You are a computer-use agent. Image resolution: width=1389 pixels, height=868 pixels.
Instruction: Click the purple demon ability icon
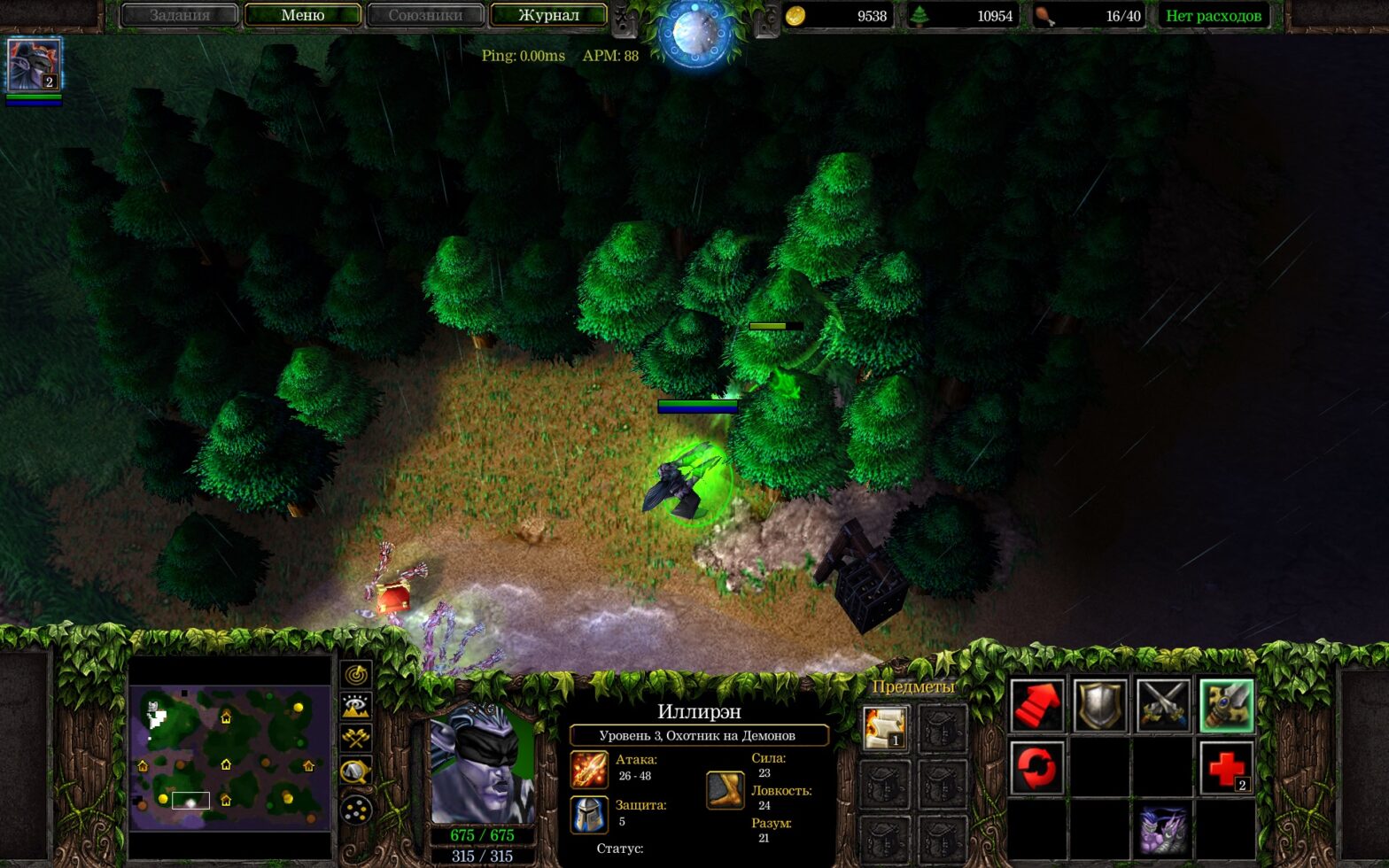click(1163, 830)
